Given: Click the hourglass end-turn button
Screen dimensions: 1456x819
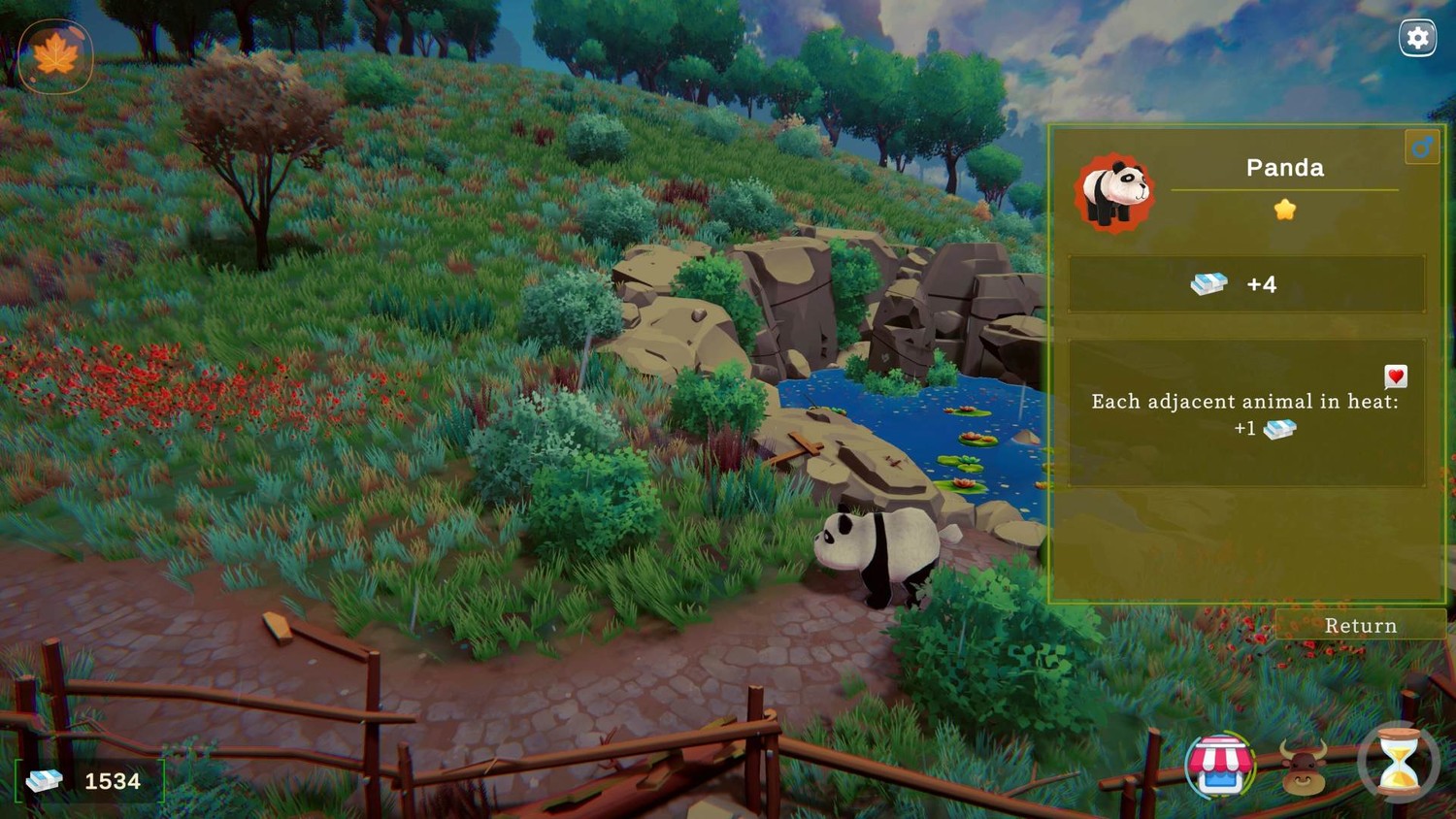Looking at the screenshot, I should [1398, 763].
